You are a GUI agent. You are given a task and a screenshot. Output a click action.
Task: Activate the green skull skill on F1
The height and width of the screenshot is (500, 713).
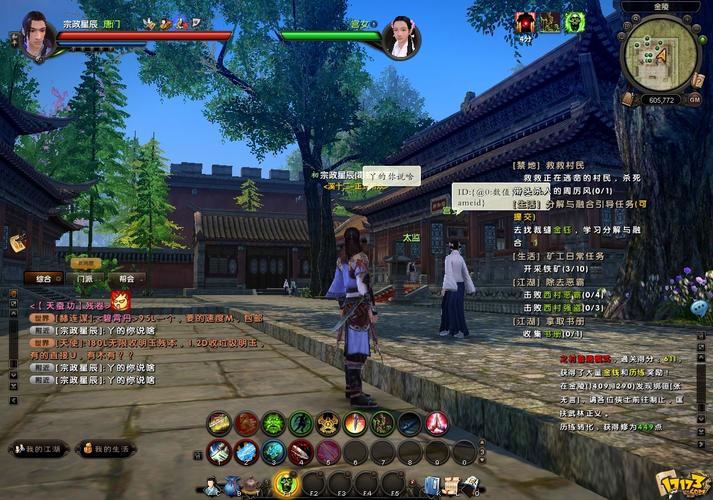[285, 485]
